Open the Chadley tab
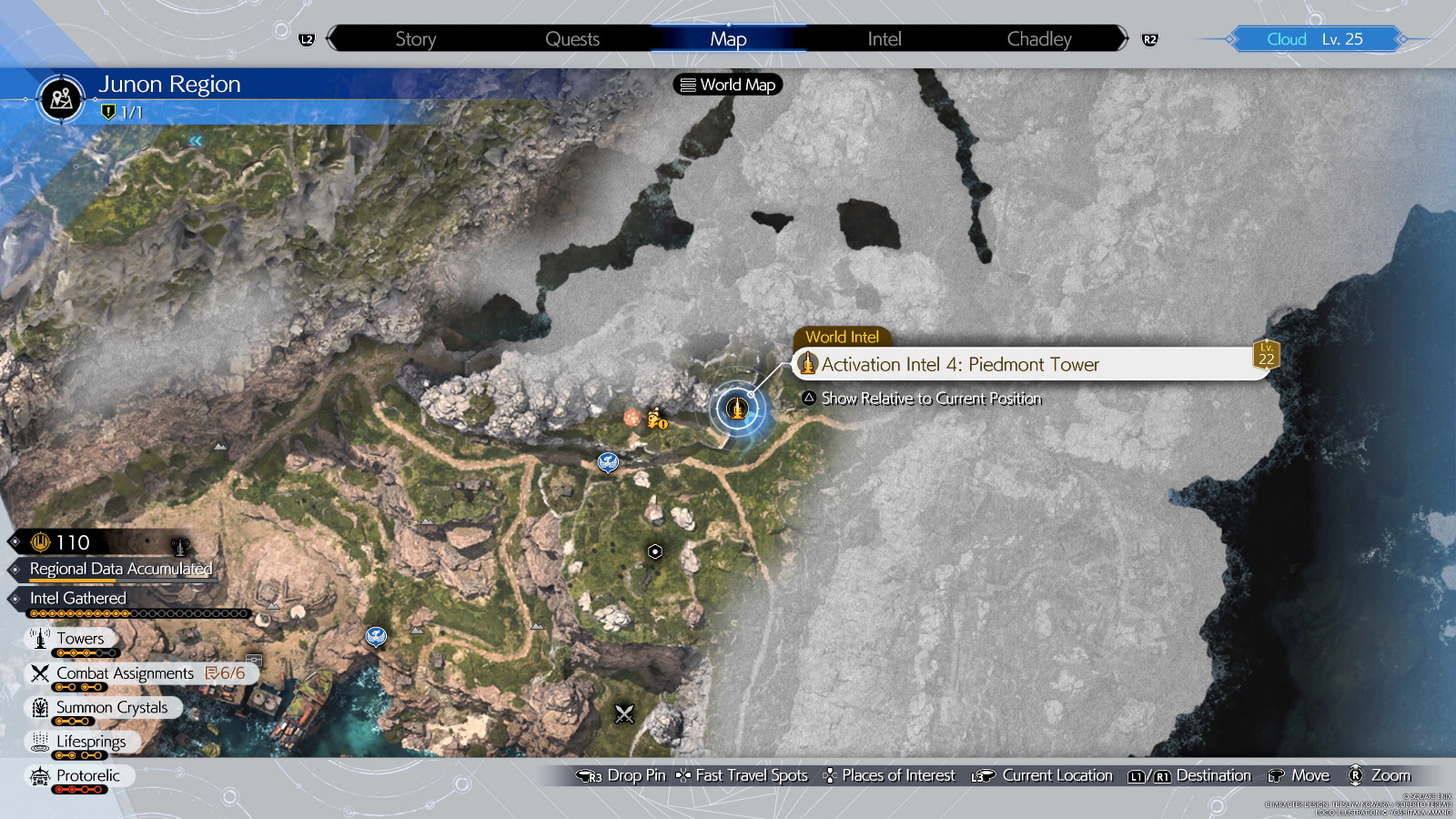This screenshot has width=1456, height=819. tap(1039, 39)
